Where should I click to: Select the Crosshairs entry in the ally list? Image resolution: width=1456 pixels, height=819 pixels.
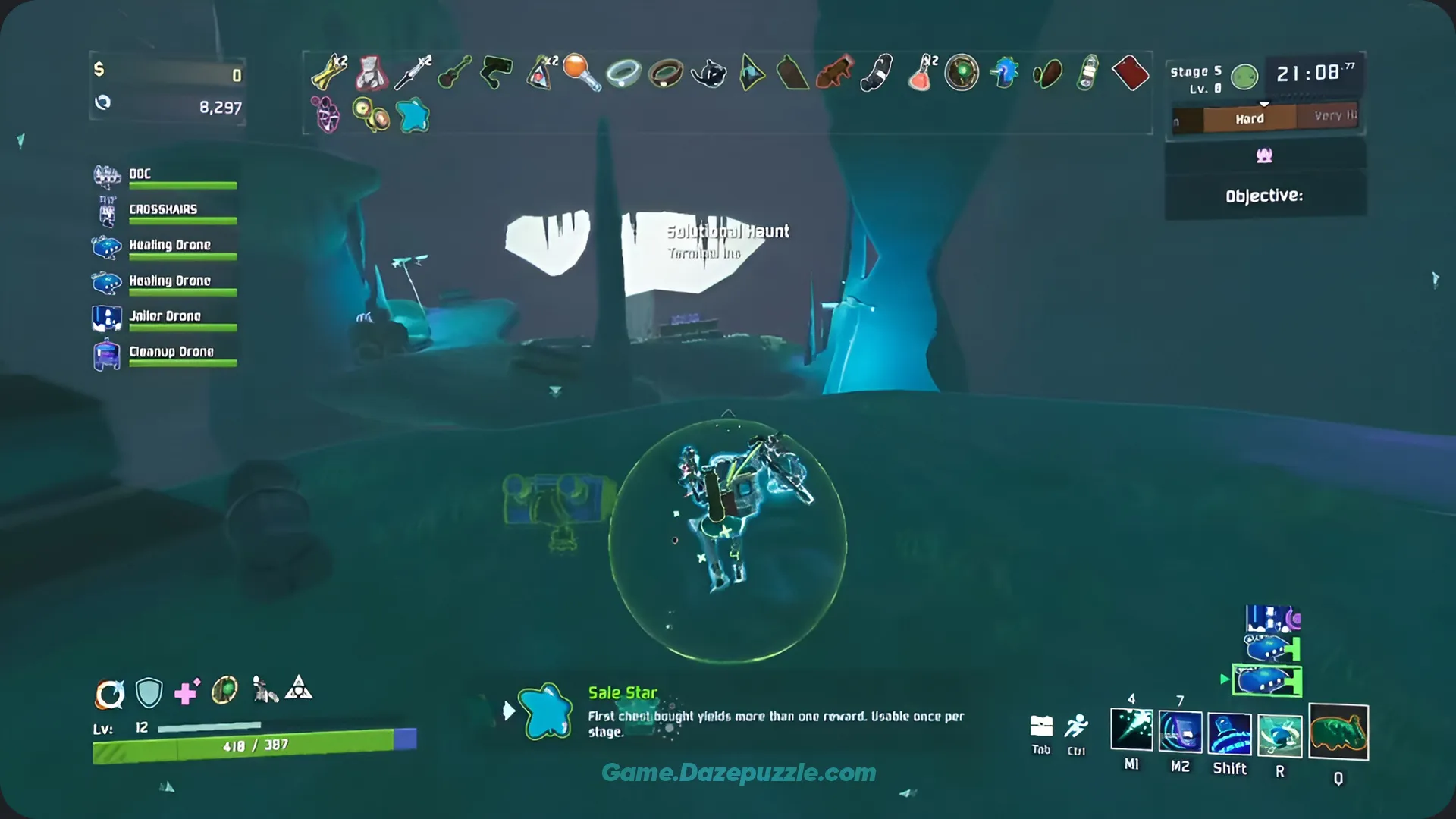click(165, 209)
